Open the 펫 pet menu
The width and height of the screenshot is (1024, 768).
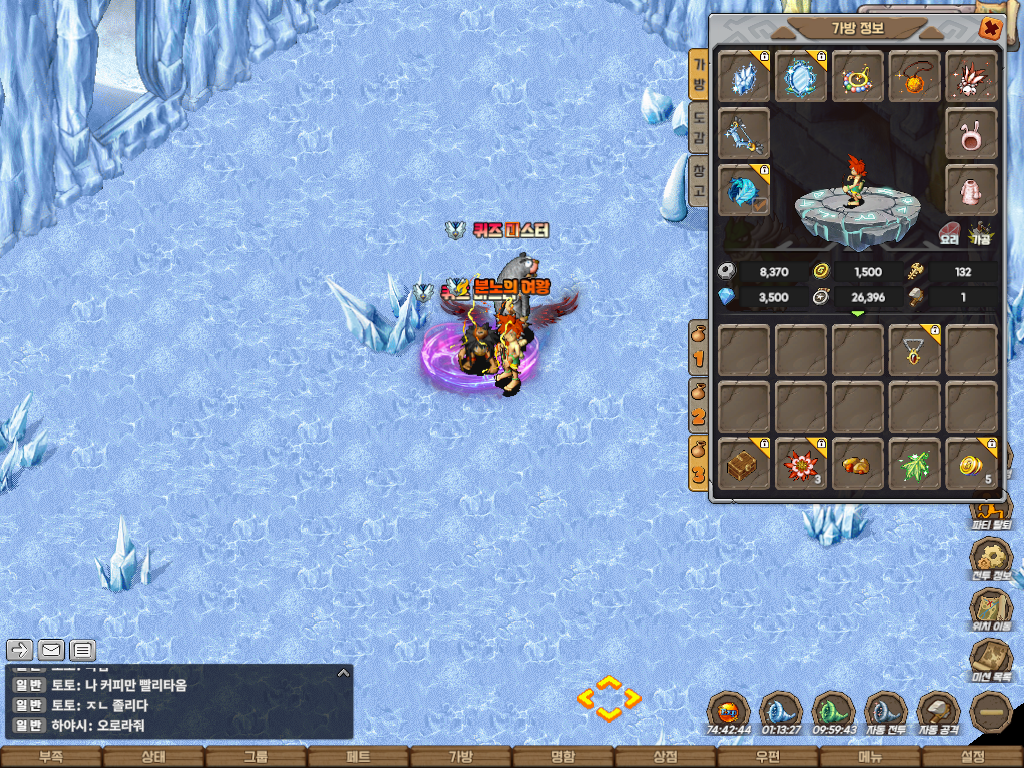pyautogui.click(x=358, y=757)
